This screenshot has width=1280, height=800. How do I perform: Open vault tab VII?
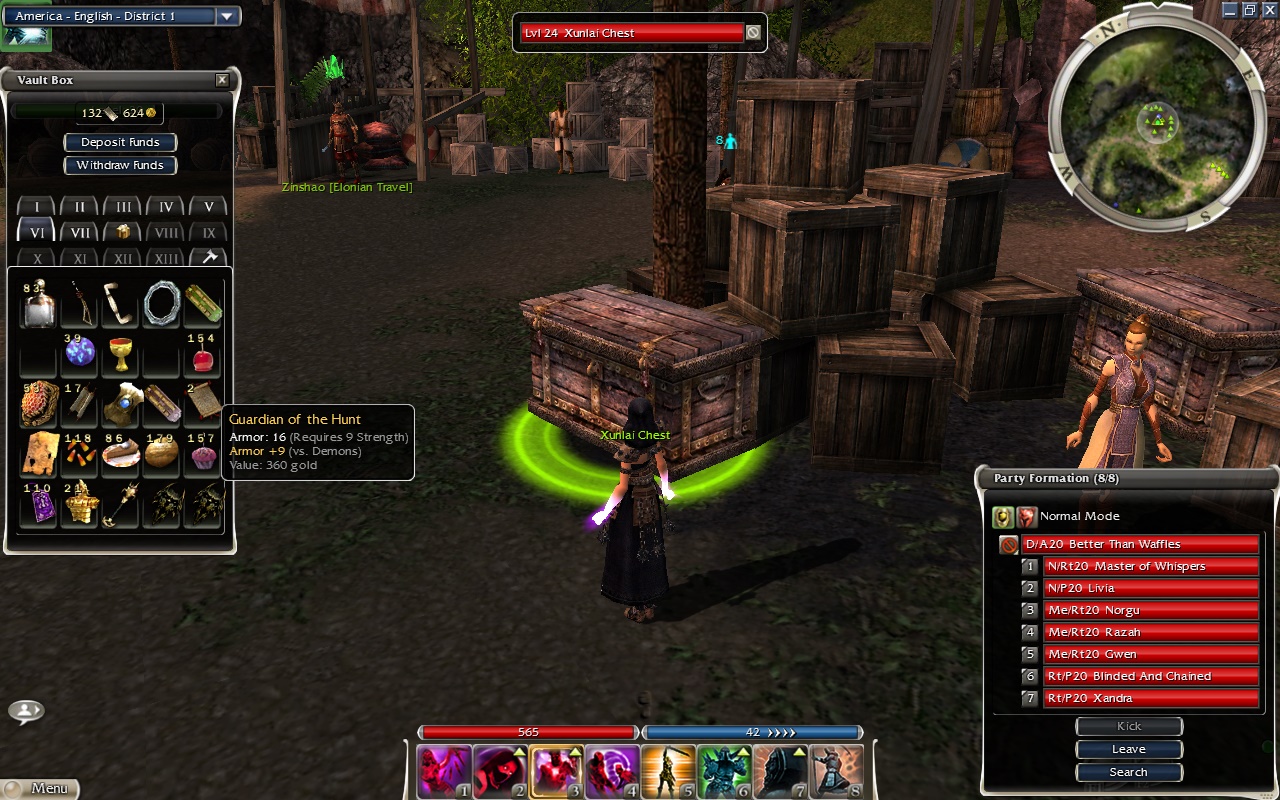point(80,232)
